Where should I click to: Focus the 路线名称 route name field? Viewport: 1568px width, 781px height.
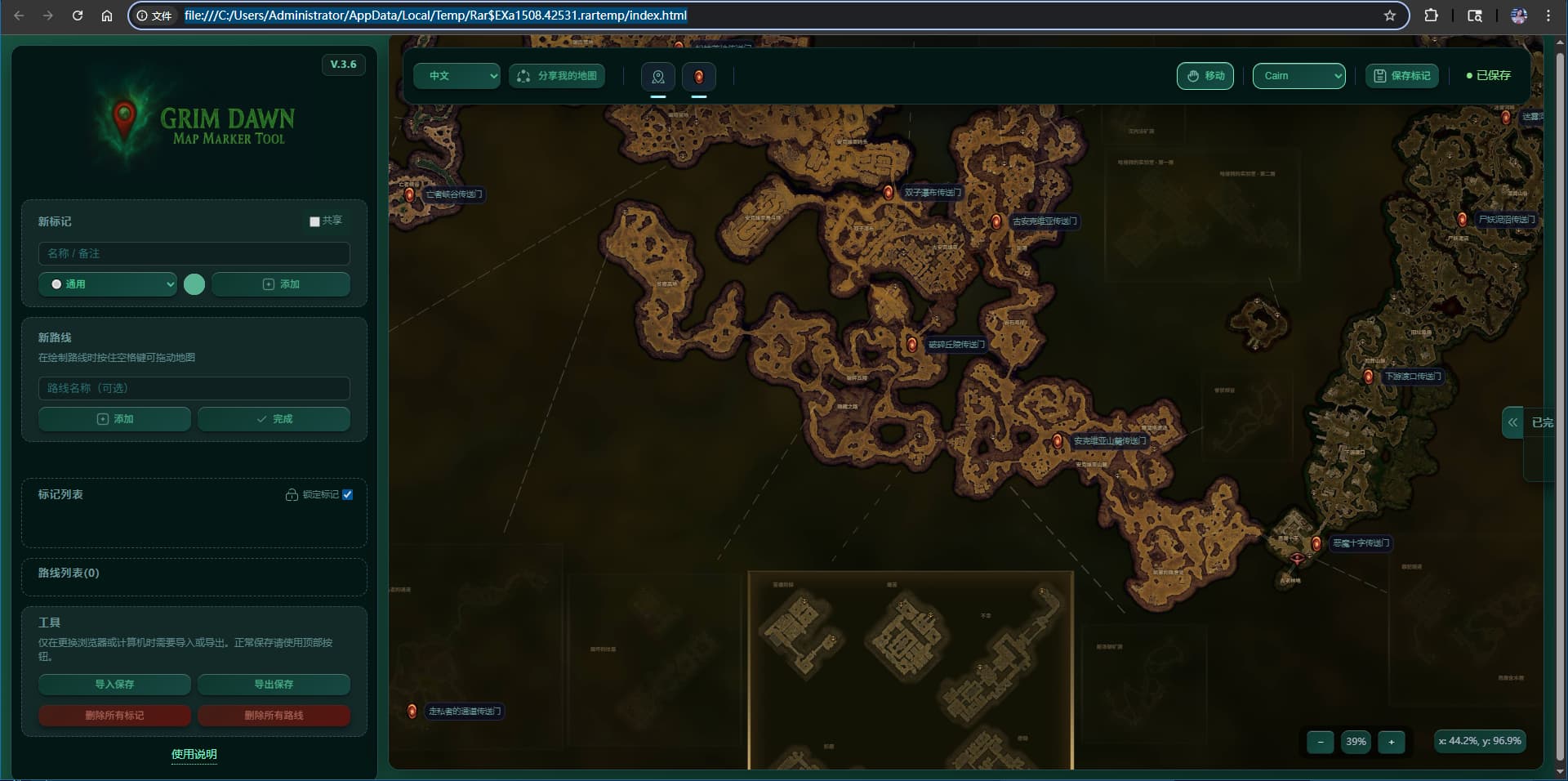tap(194, 388)
